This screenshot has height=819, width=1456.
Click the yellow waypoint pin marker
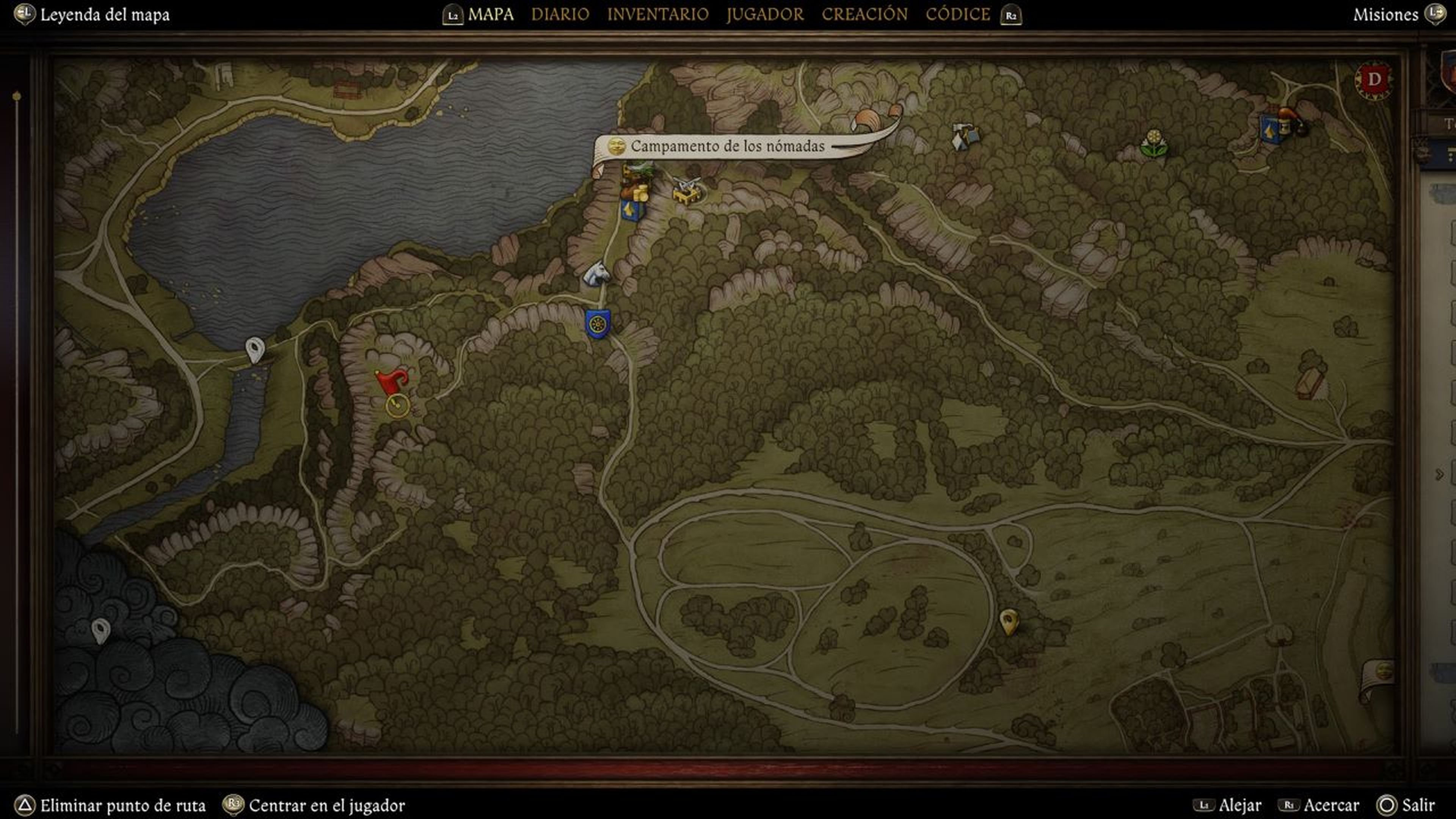[x=1008, y=621]
